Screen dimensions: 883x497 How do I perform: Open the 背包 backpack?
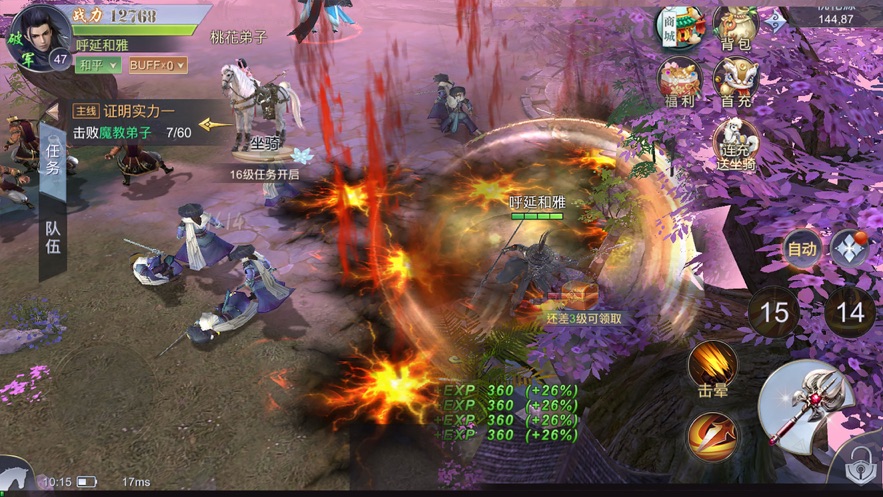(735, 27)
